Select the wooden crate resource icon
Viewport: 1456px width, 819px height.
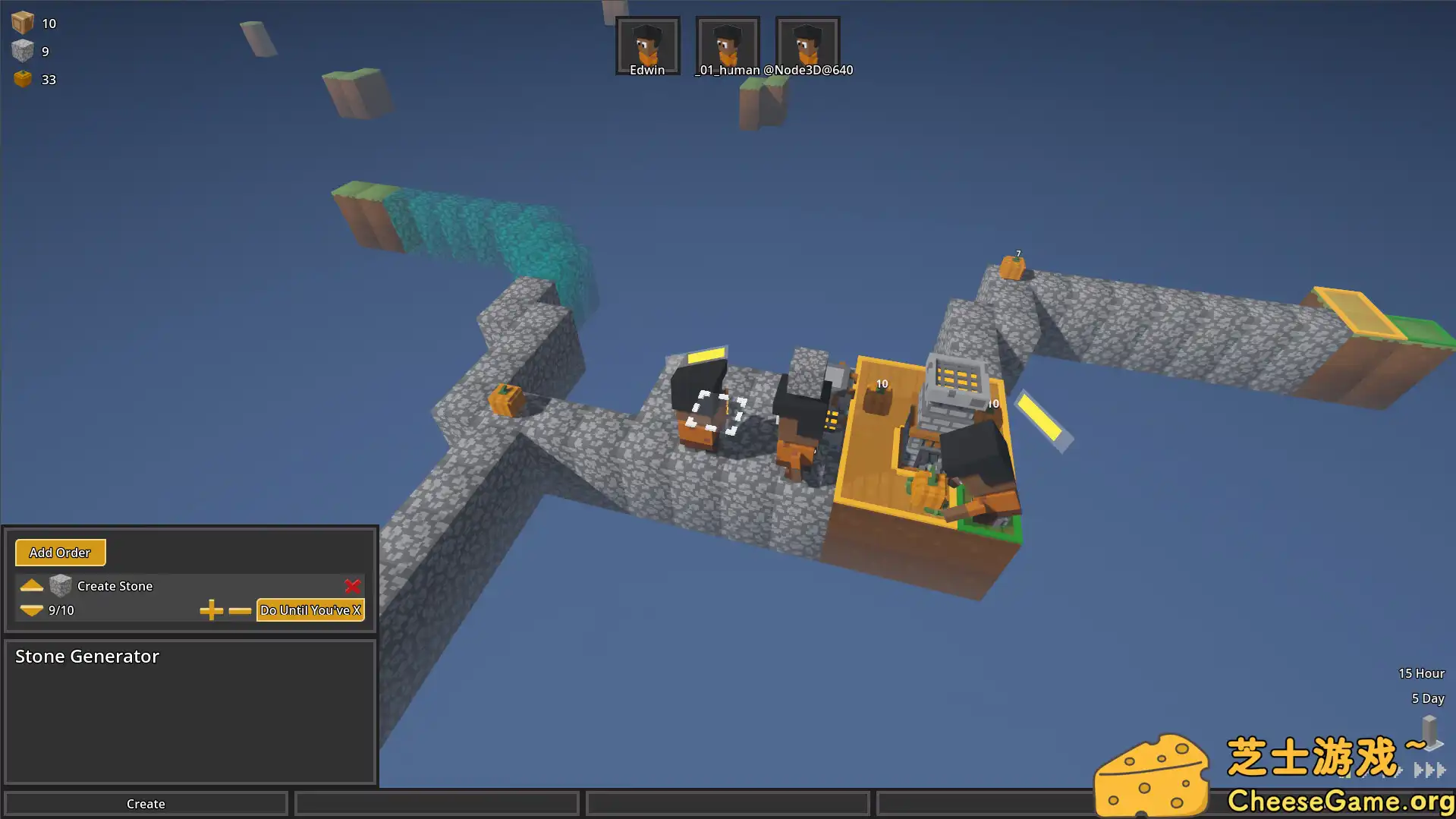[x=22, y=21]
